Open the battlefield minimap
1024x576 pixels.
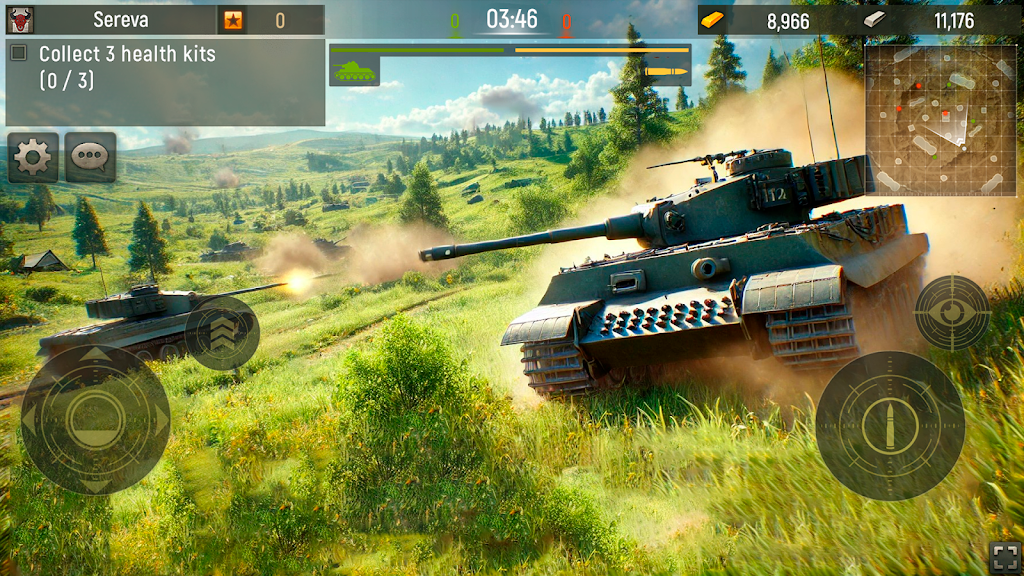click(940, 120)
